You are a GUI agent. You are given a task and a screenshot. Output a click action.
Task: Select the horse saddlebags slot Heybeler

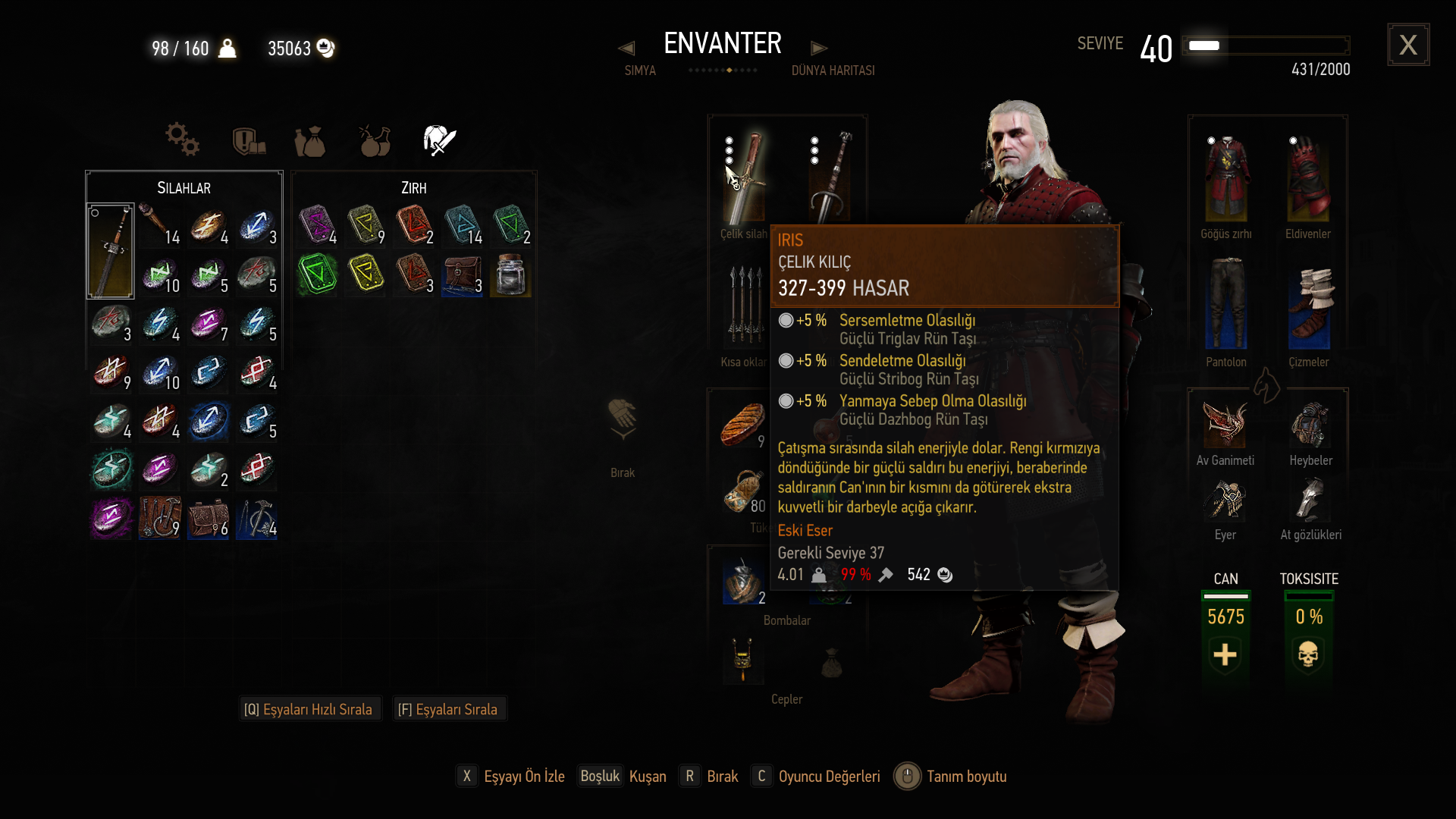[1310, 425]
